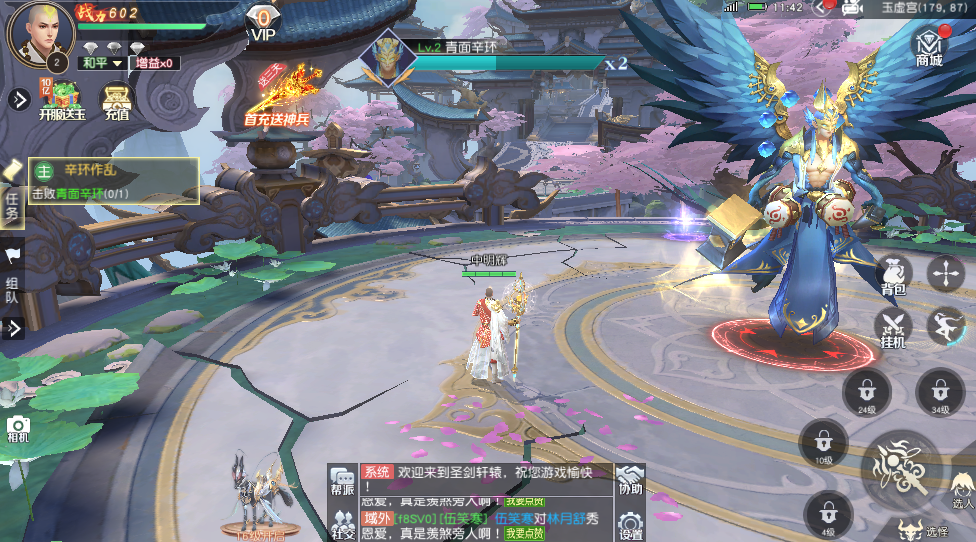Show the 增益 buff list

tap(157, 63)
